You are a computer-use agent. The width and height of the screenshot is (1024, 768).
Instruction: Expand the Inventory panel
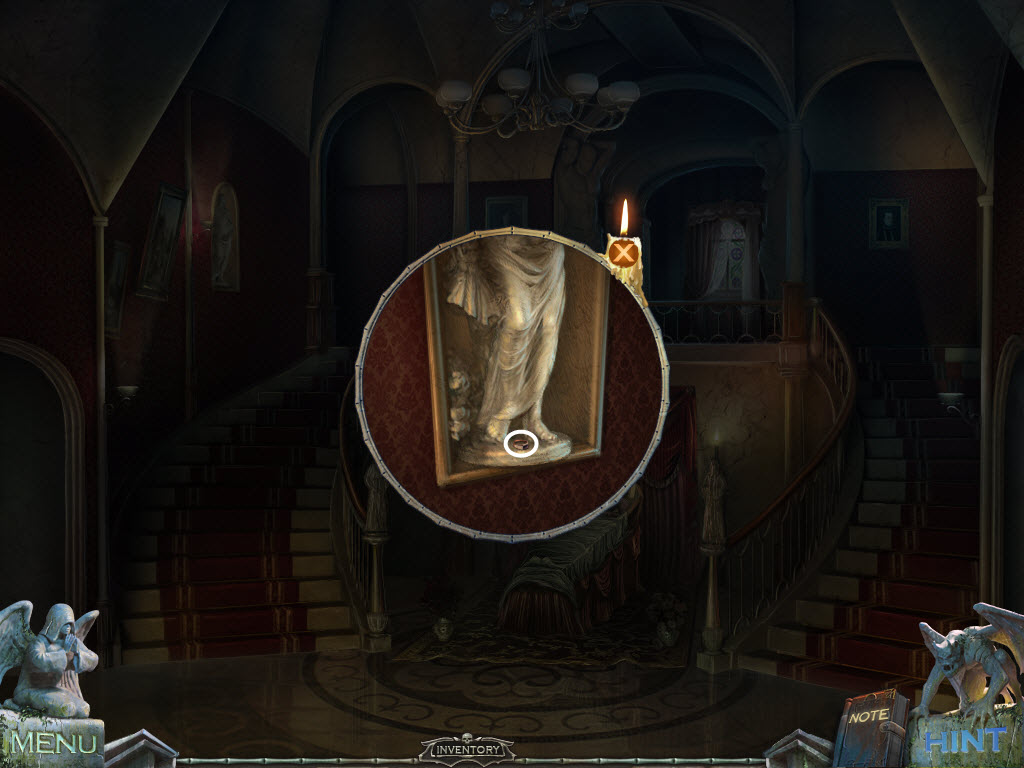click(467, 748)
